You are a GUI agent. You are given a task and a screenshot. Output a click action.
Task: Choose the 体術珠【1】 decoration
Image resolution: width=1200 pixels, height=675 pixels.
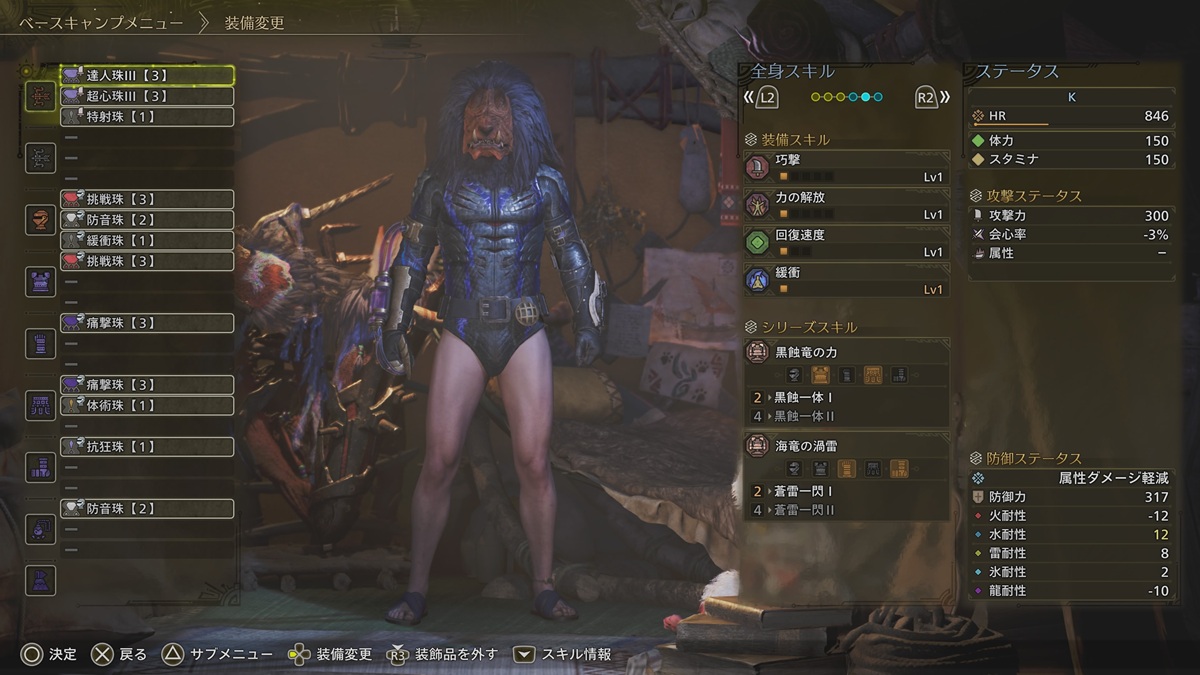(x=147, y=405)
